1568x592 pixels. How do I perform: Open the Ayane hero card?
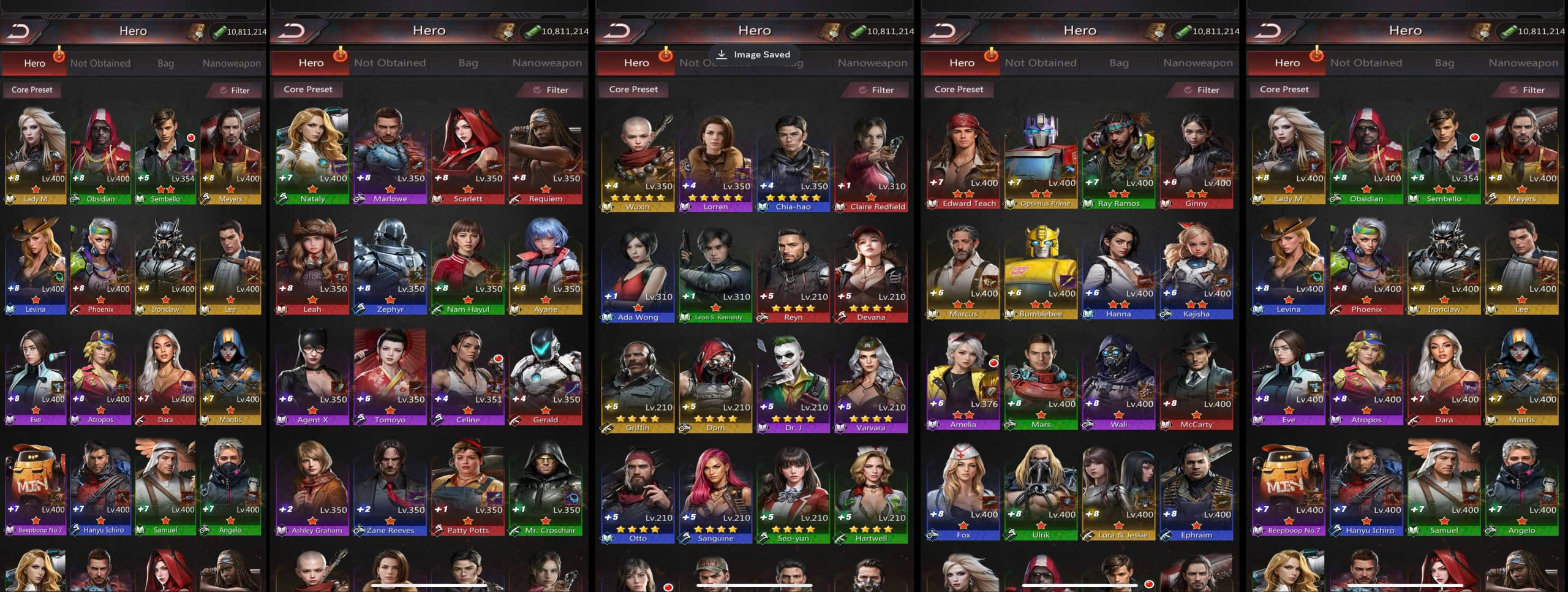tap(546, 265)
